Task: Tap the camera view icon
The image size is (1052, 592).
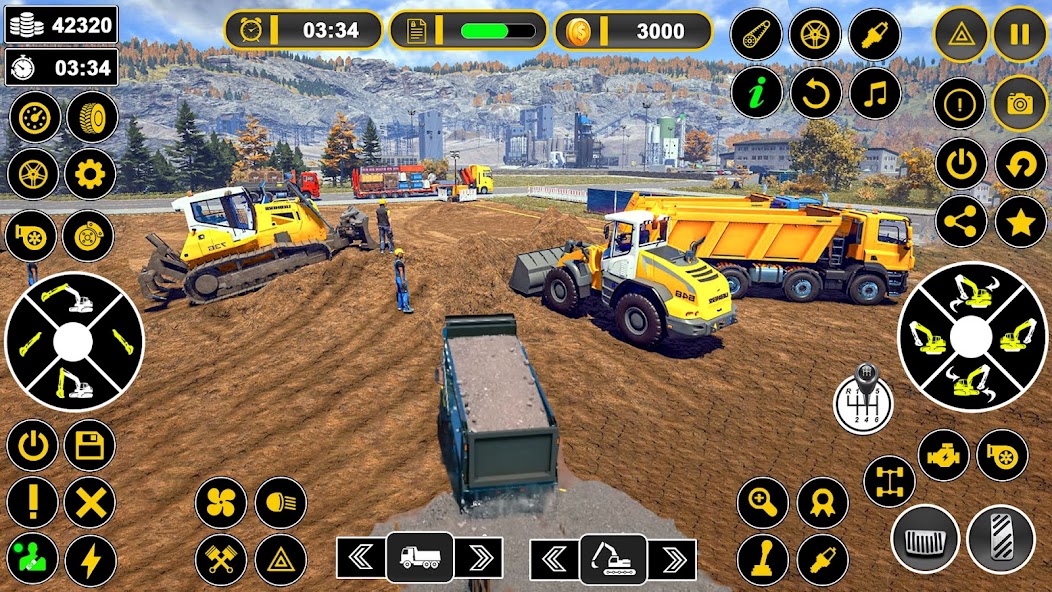Action: coord(1019,103)
